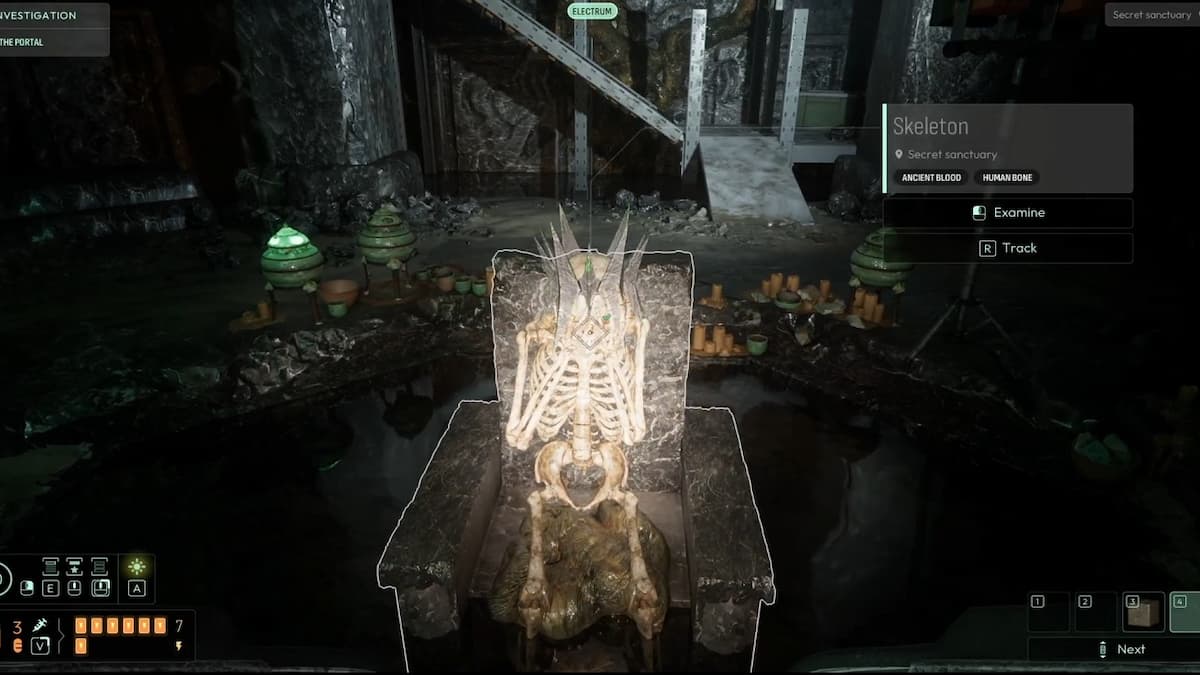
Task: Click the Ancient Blood tag
Action: (x=931, y=178)
